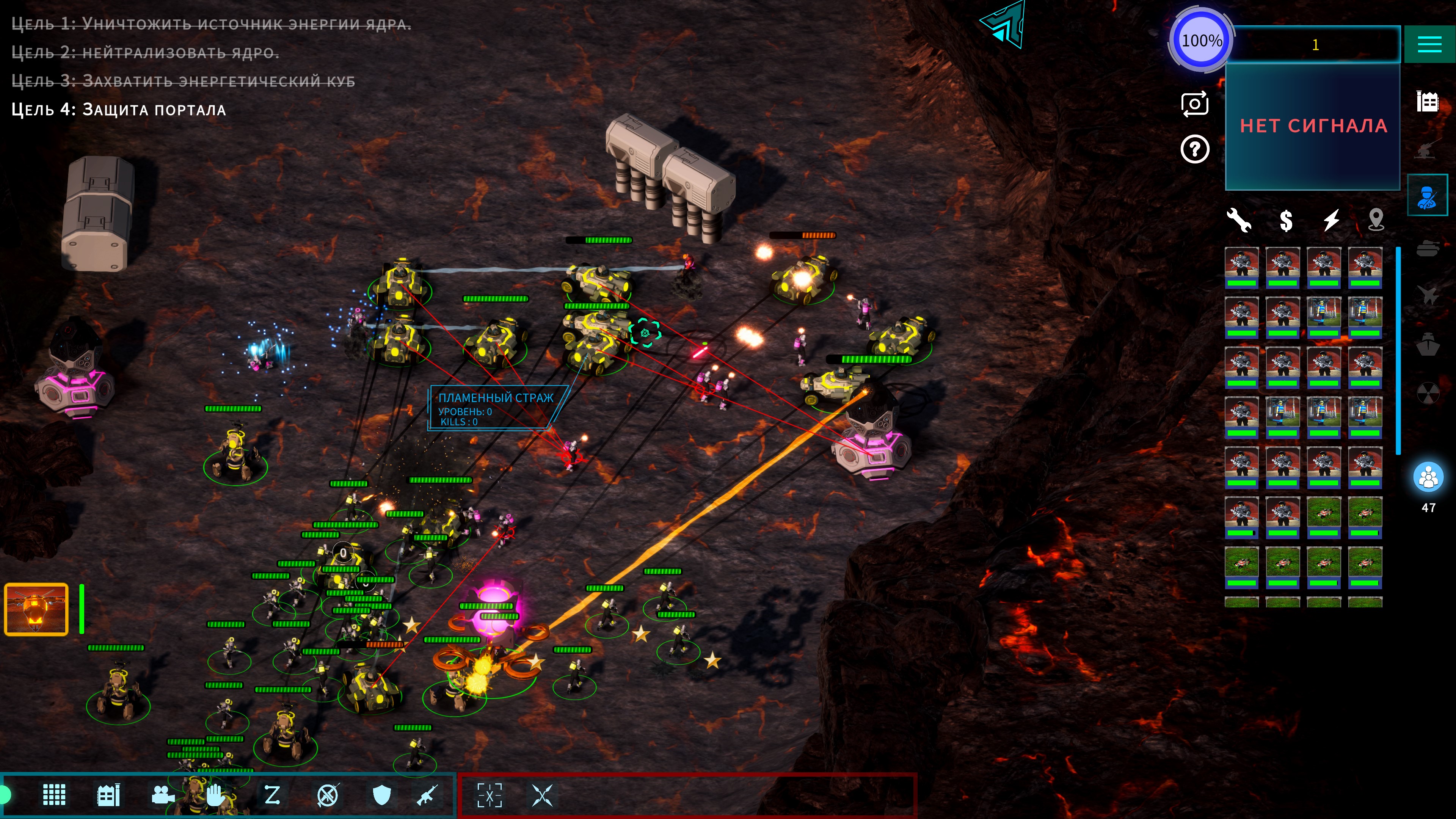Open the grid icon in bottom toolbar
The height and width of the screenshot is (819, 1456).
[54, 795]
